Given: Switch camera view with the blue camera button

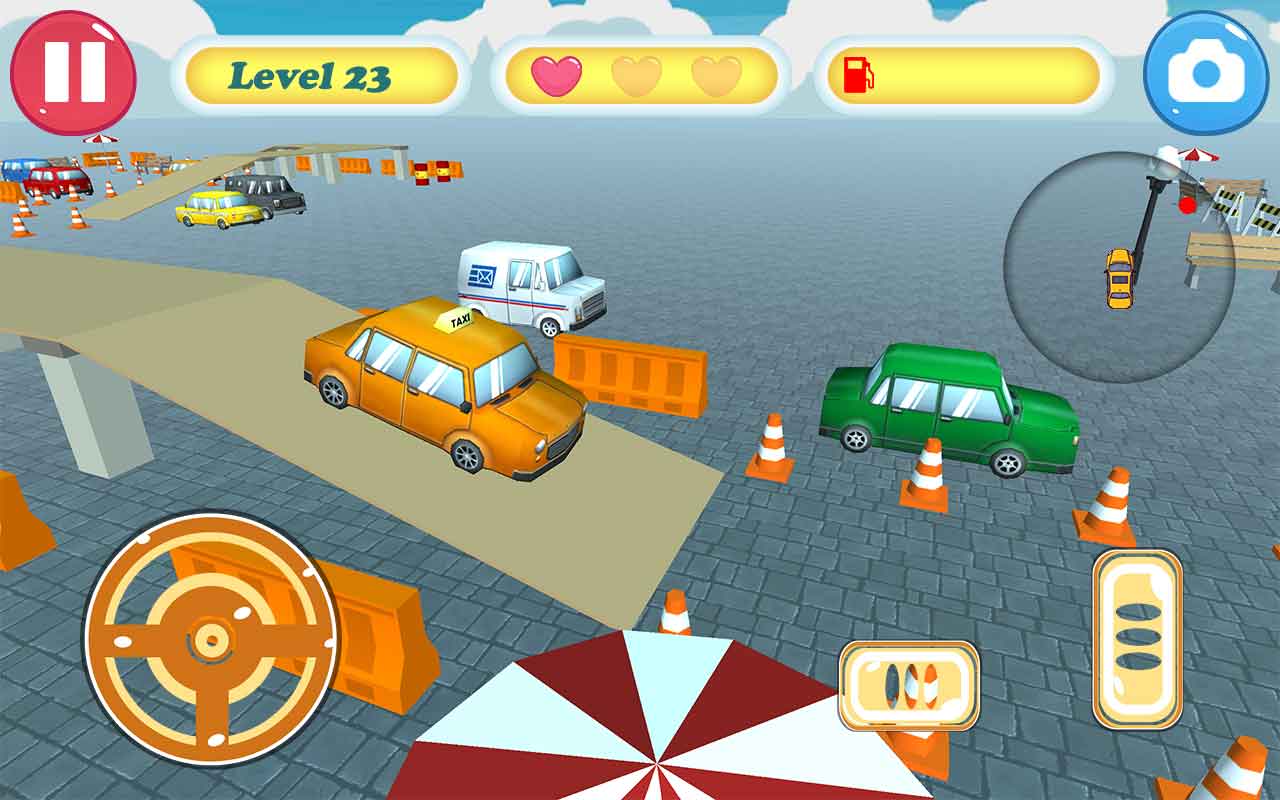Looking at the screenshot, I should coord(1206,73).
